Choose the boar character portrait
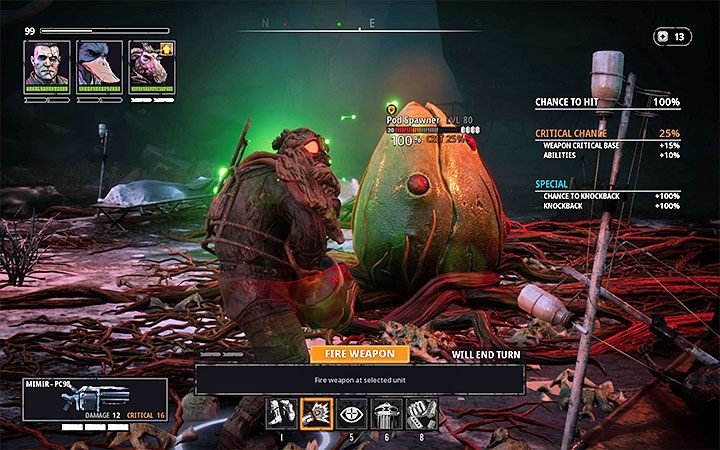 coord(151,65)
